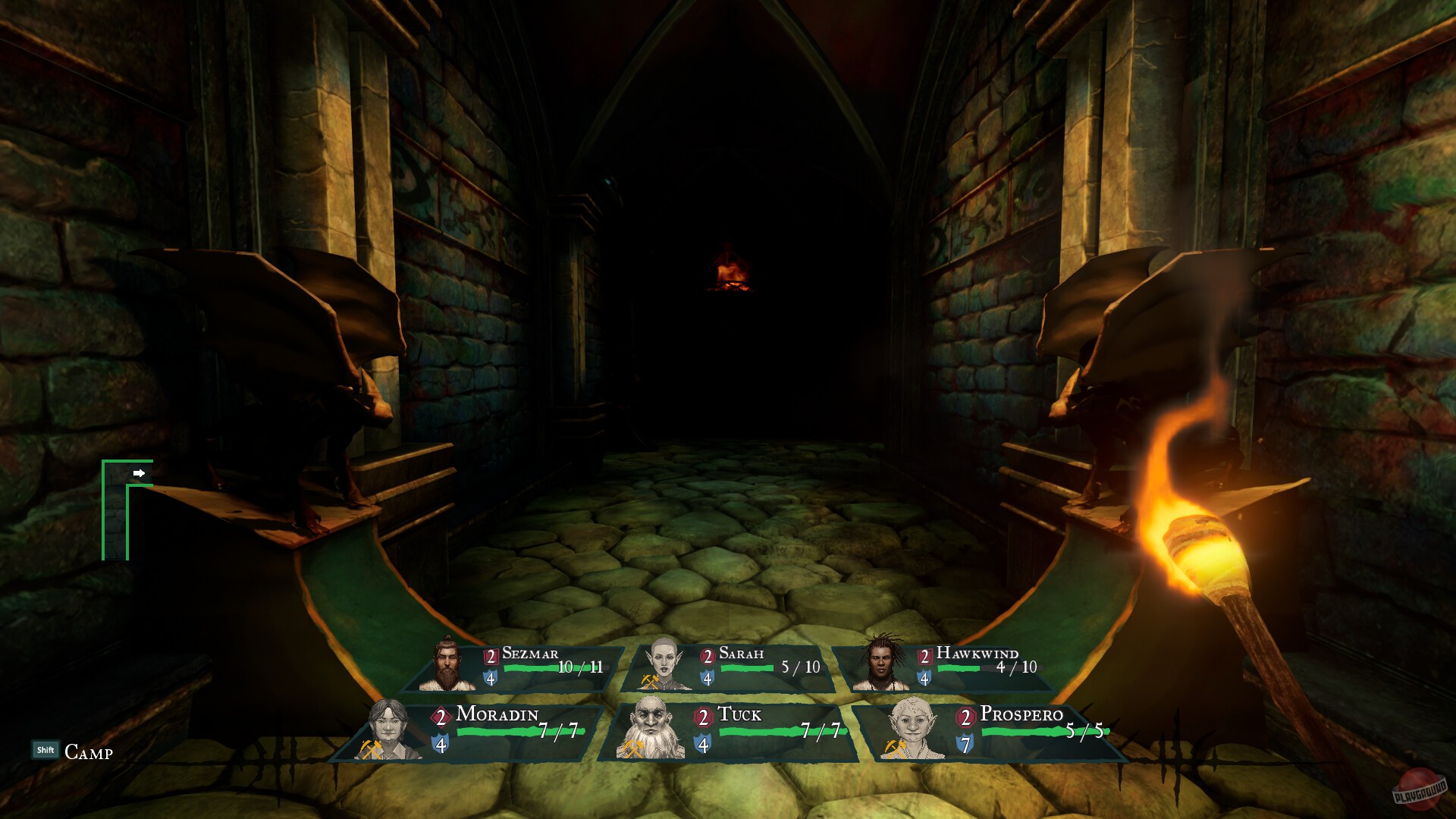Click the white arrow marker on the minimap
The height and width of the screenshot is (819, 1456).
click(140, 472)
